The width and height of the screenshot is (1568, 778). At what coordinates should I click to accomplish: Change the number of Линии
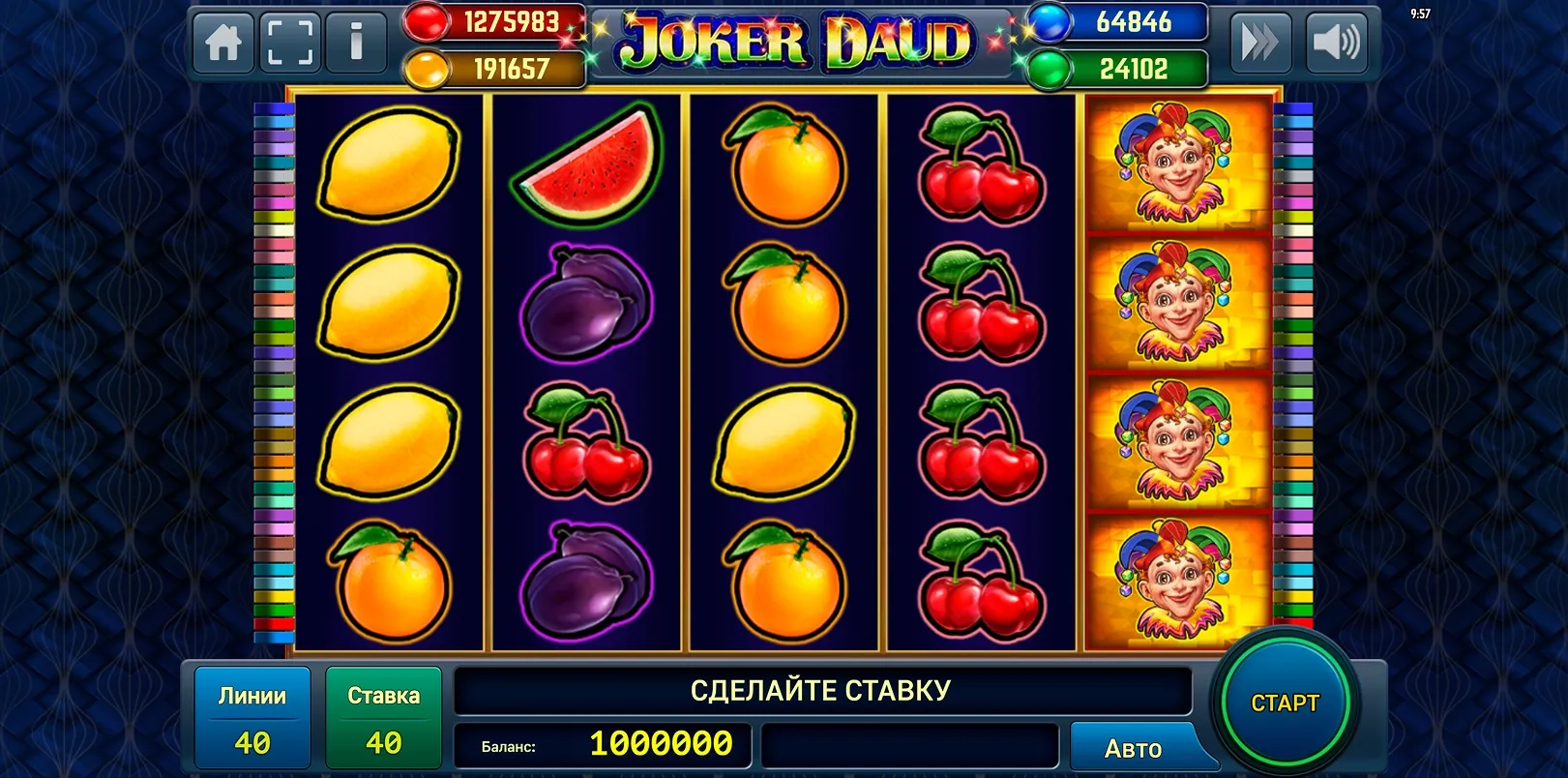point(252,720)
